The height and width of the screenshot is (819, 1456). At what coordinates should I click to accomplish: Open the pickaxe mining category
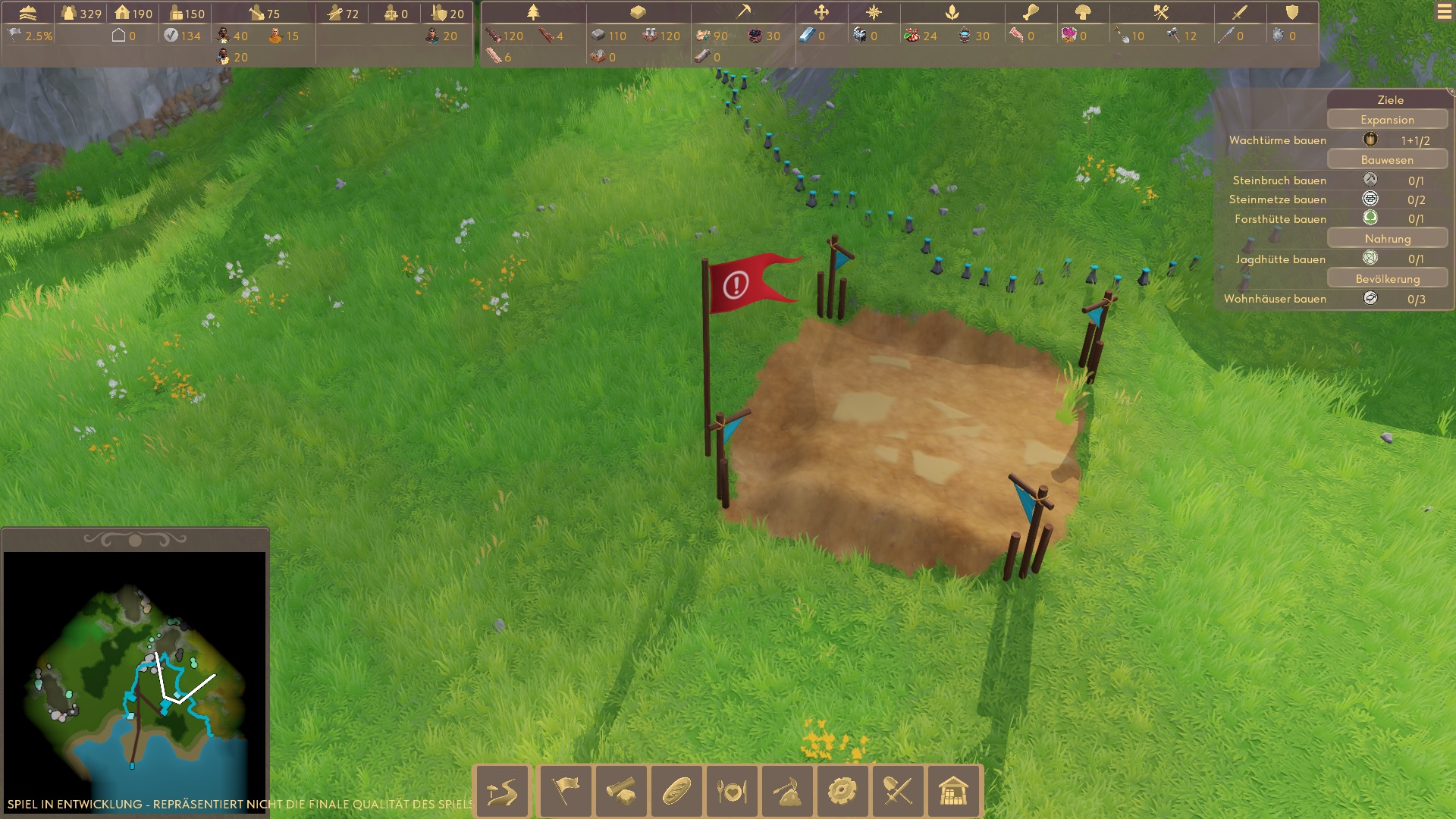point(787,792)
